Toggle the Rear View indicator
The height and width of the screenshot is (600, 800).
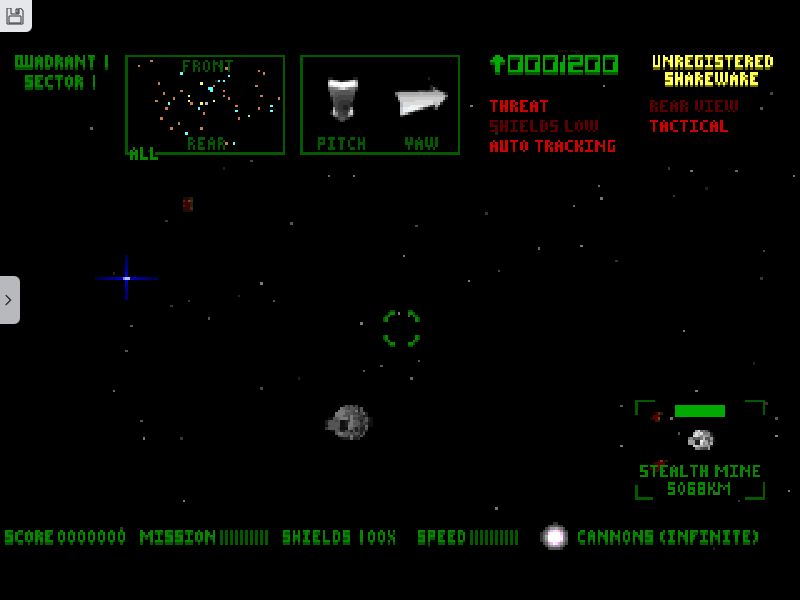(693, 106)
